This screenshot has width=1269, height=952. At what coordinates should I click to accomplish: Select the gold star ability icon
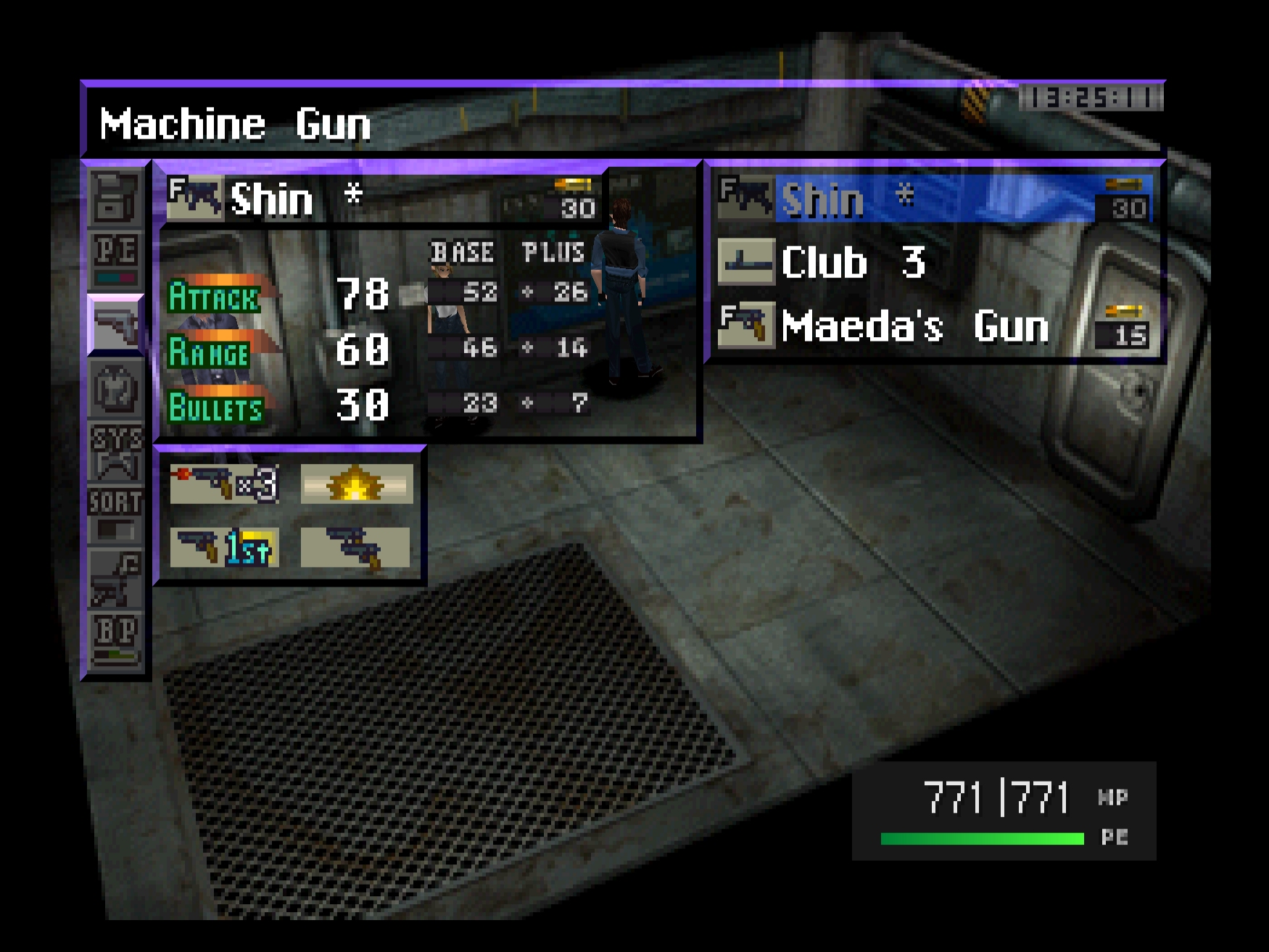(356, 484)
